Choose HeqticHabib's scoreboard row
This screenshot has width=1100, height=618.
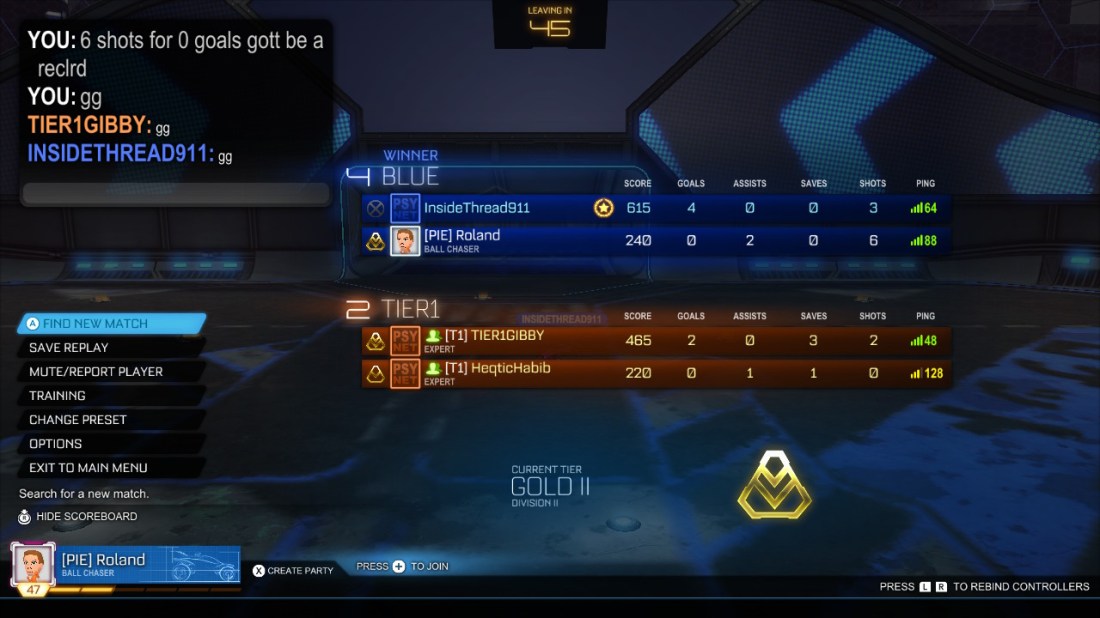point(655,374)
